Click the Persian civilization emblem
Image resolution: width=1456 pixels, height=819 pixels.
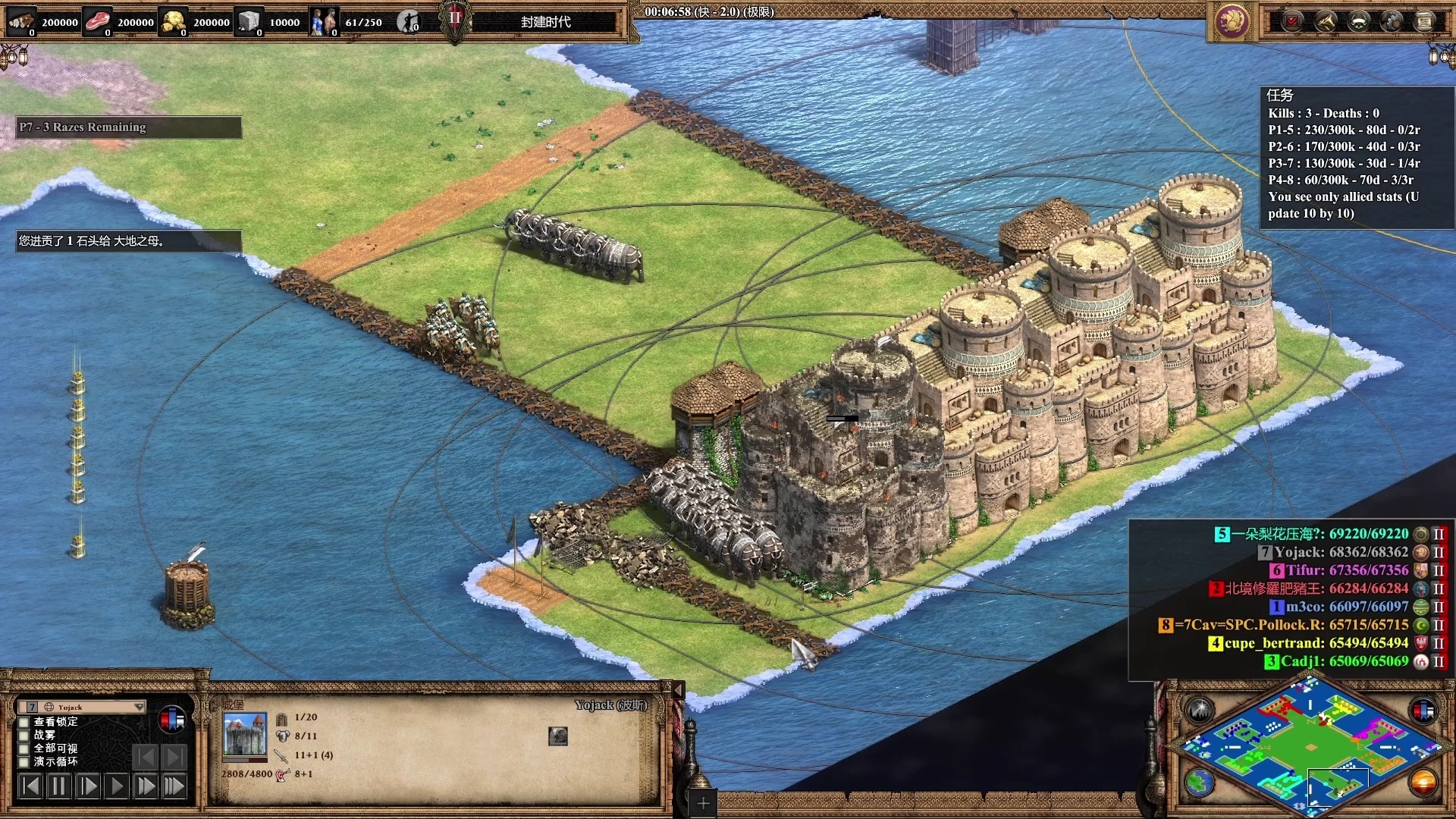(1232, 21)
